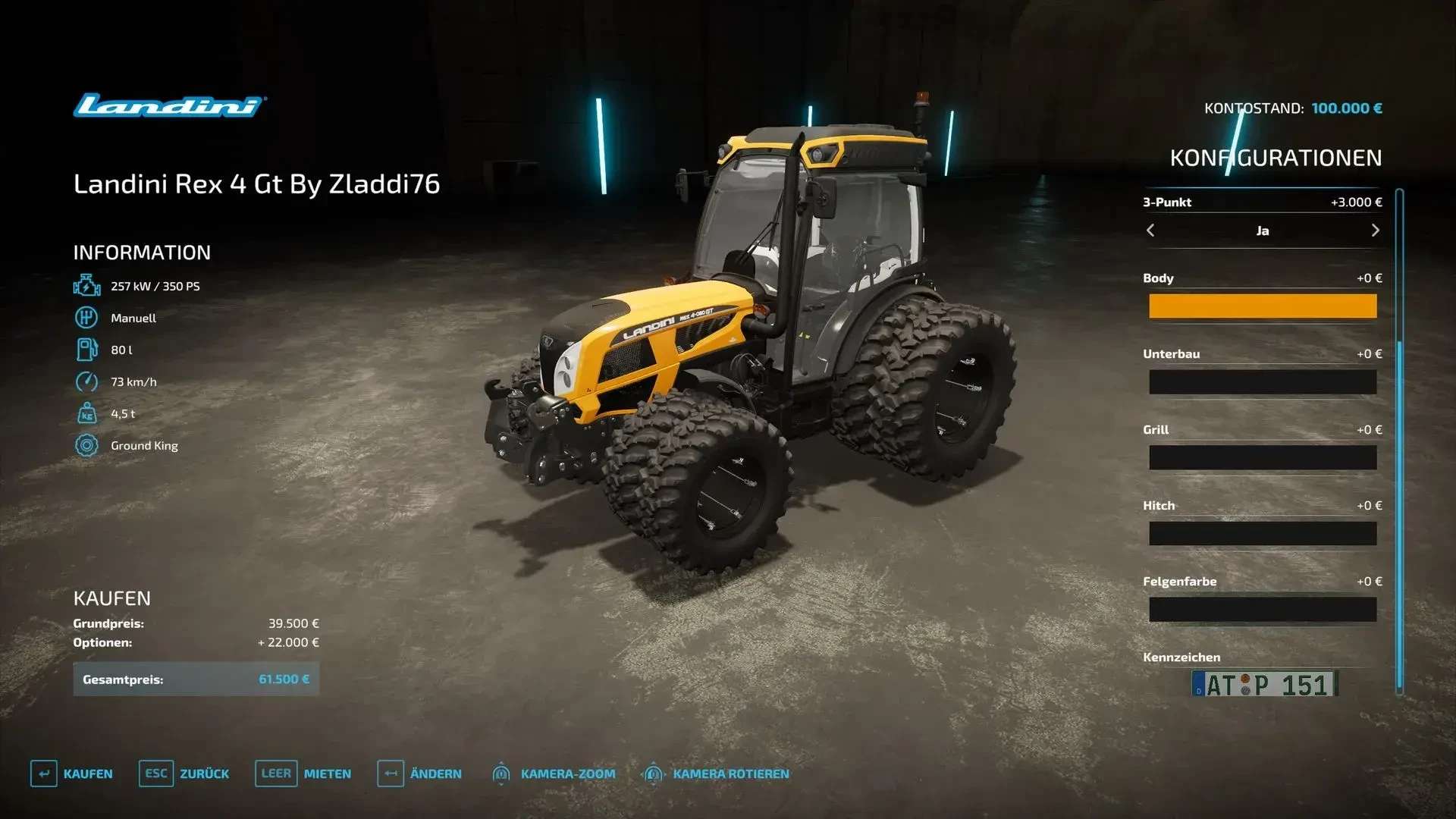Activate the Ändern change button
The width and height of the screenshot is (1456, 819).
click(x=419, y=773)
